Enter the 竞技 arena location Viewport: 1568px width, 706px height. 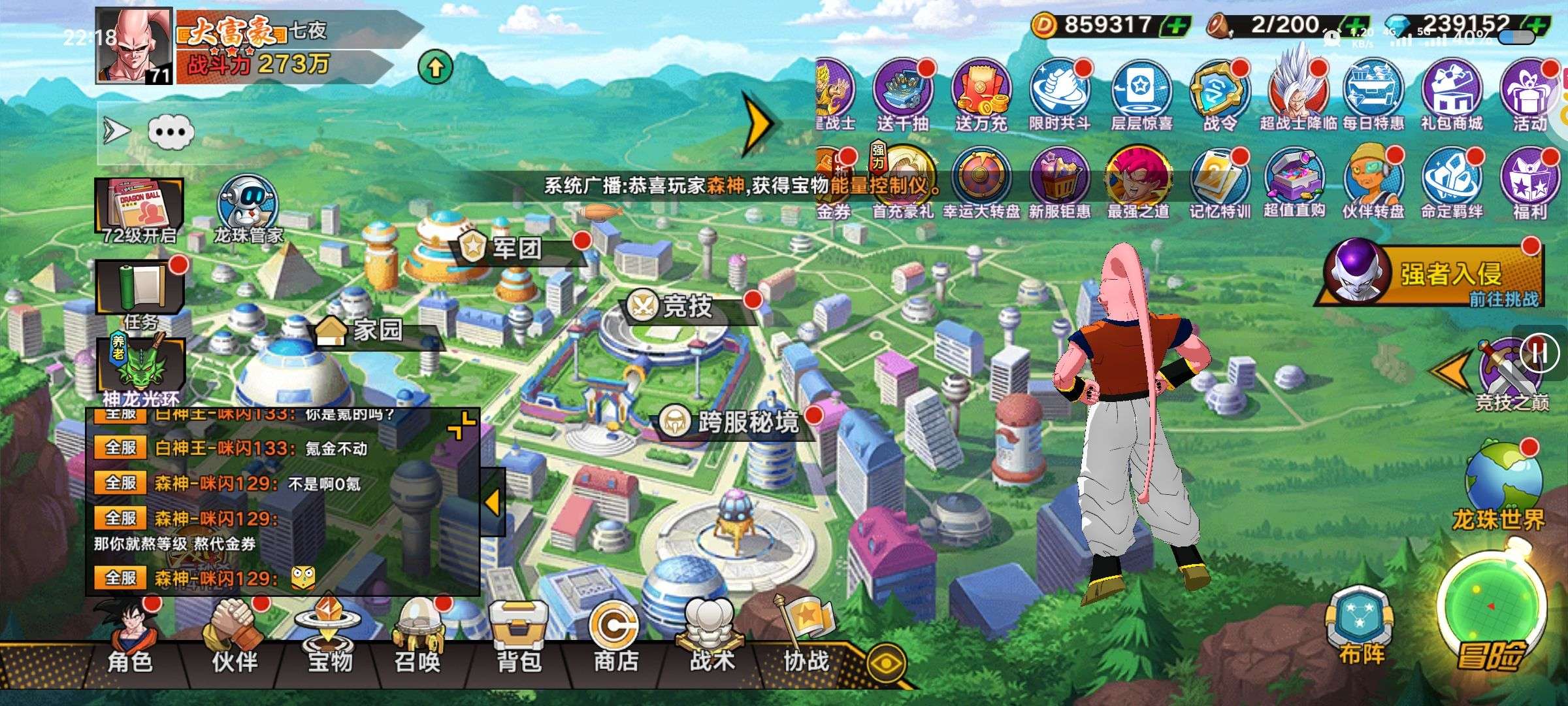(686, 306)
